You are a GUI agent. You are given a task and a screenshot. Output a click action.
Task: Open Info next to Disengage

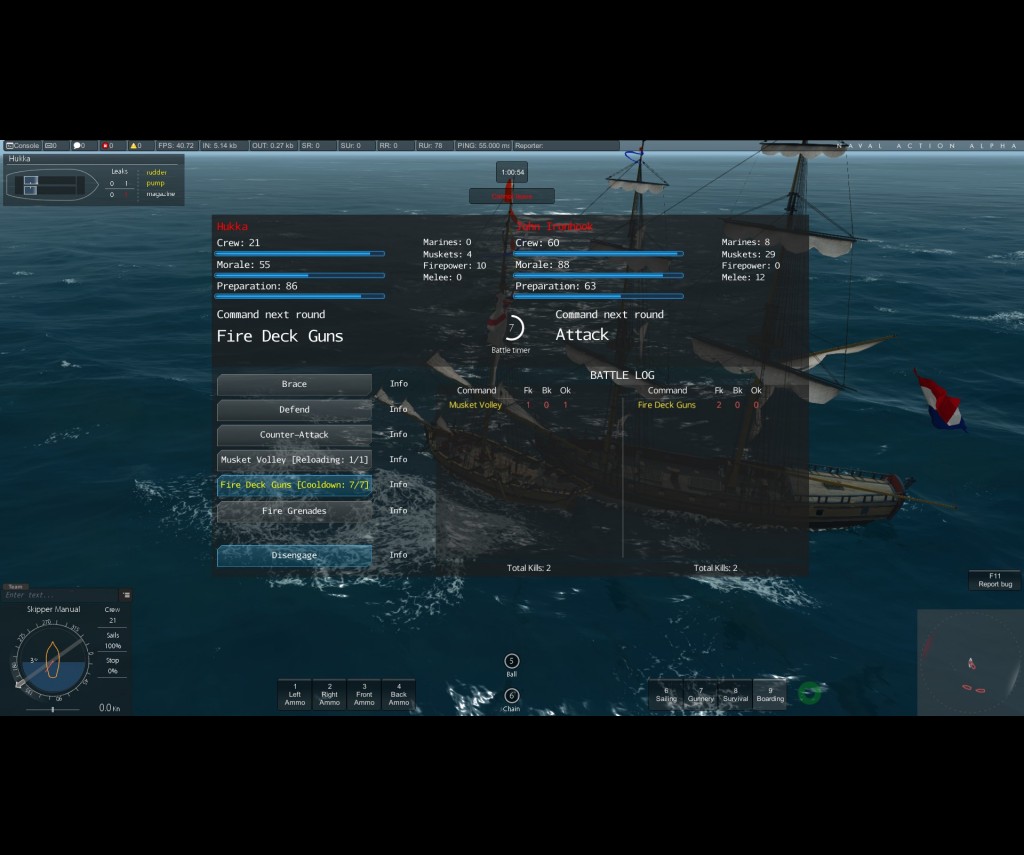click(x=399, y=555)
